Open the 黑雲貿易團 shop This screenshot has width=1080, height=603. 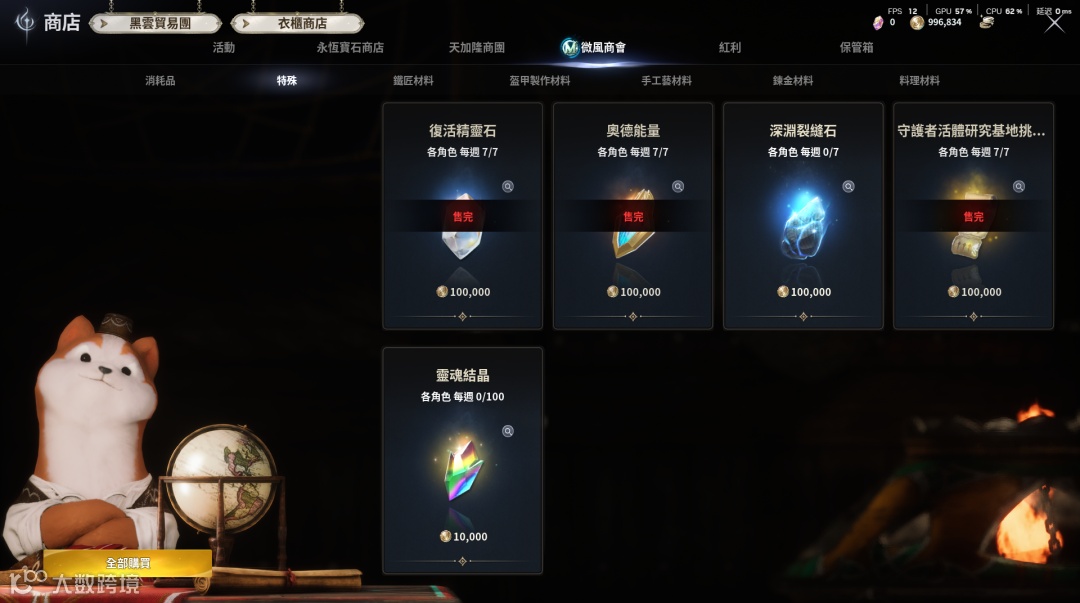(x=160, y=23)
